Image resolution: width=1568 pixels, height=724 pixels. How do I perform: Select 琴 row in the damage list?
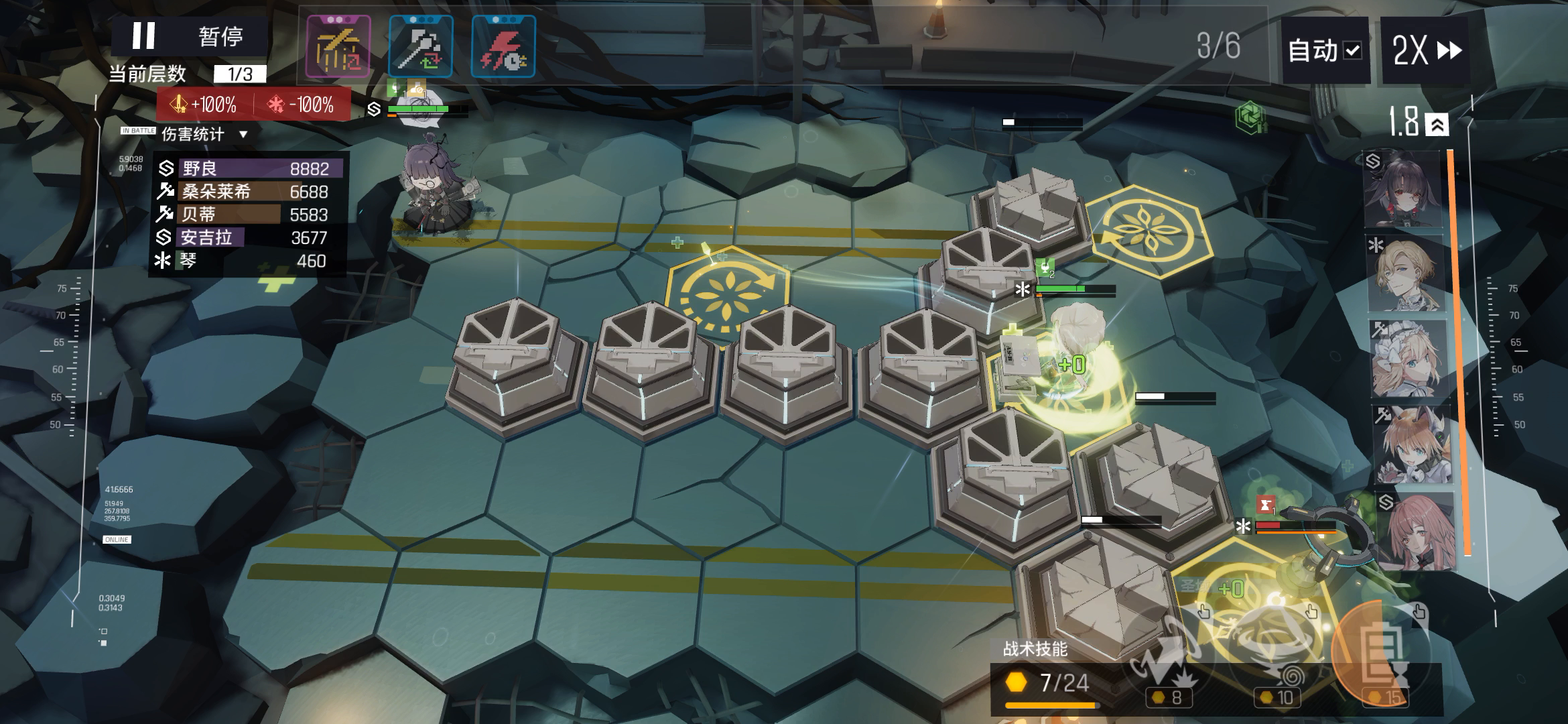[x=248, y=261]
